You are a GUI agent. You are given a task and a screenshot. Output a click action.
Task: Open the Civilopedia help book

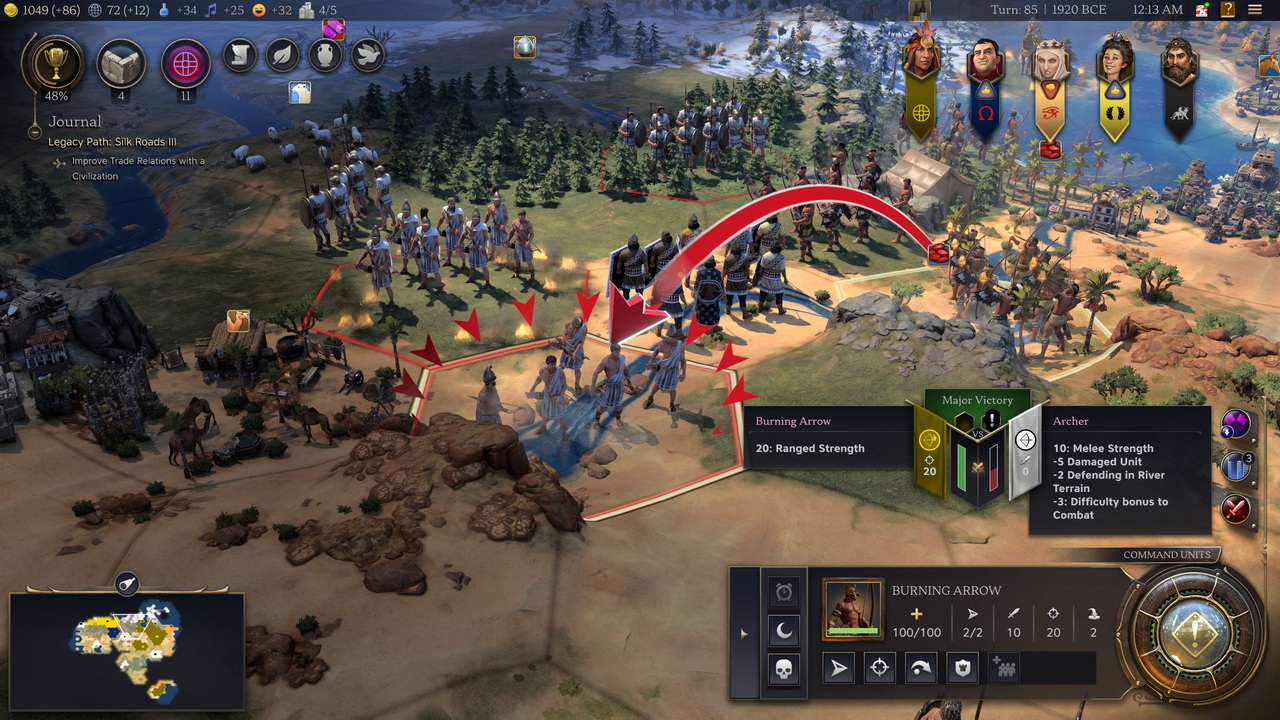(x=1227, y=10)
